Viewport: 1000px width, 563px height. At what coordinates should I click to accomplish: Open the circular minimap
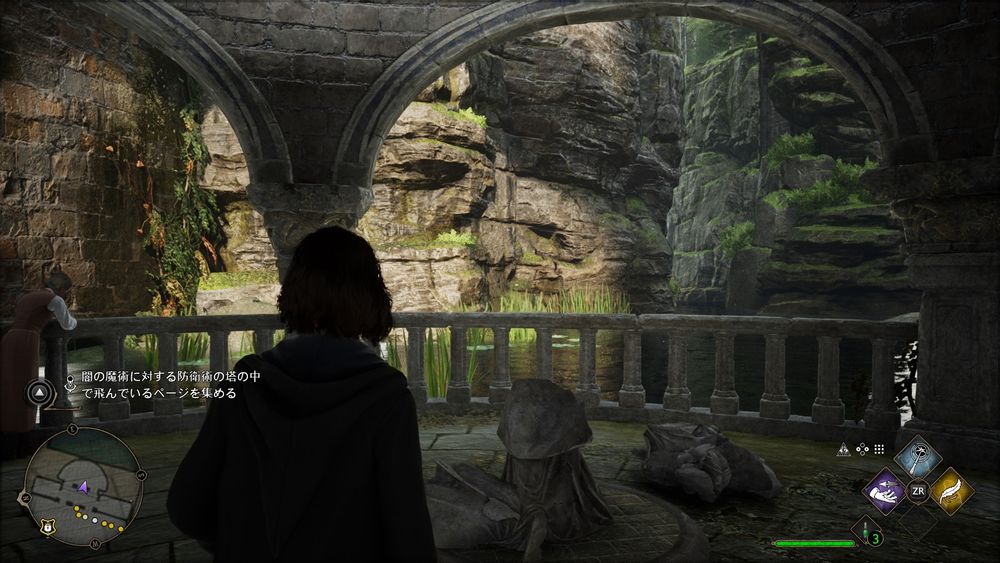tap(82, 486)
